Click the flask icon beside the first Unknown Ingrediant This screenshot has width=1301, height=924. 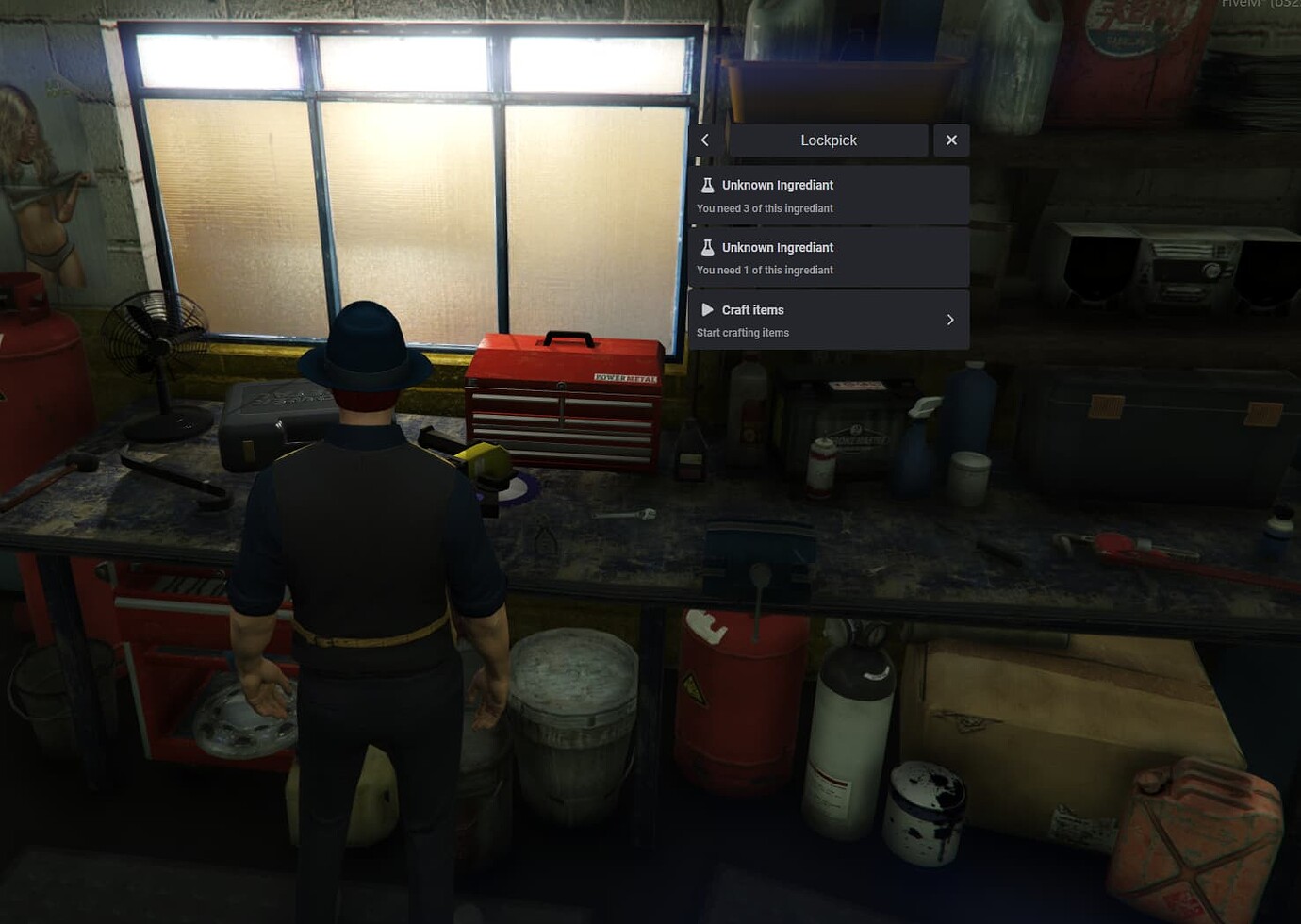(708, 185)
